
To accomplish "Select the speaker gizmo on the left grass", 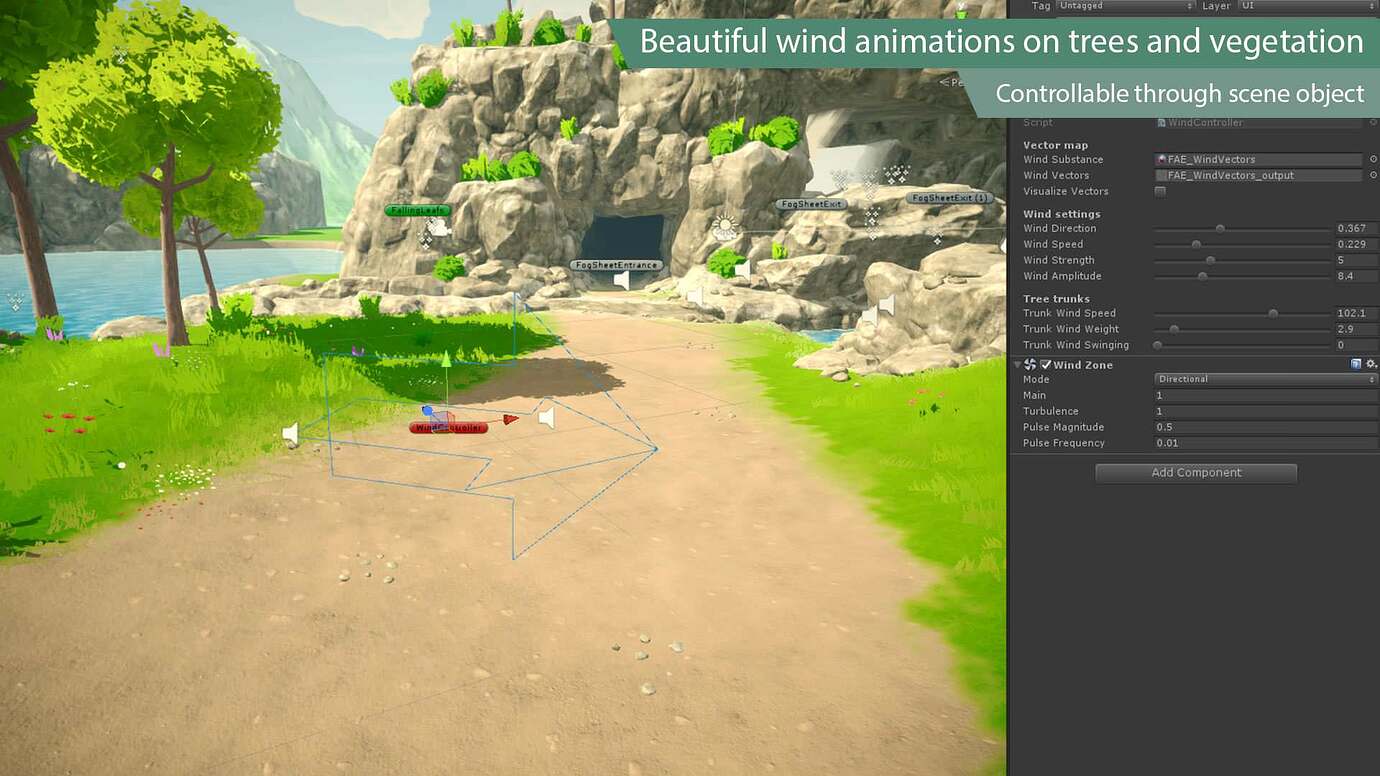I will pos(291,432).
